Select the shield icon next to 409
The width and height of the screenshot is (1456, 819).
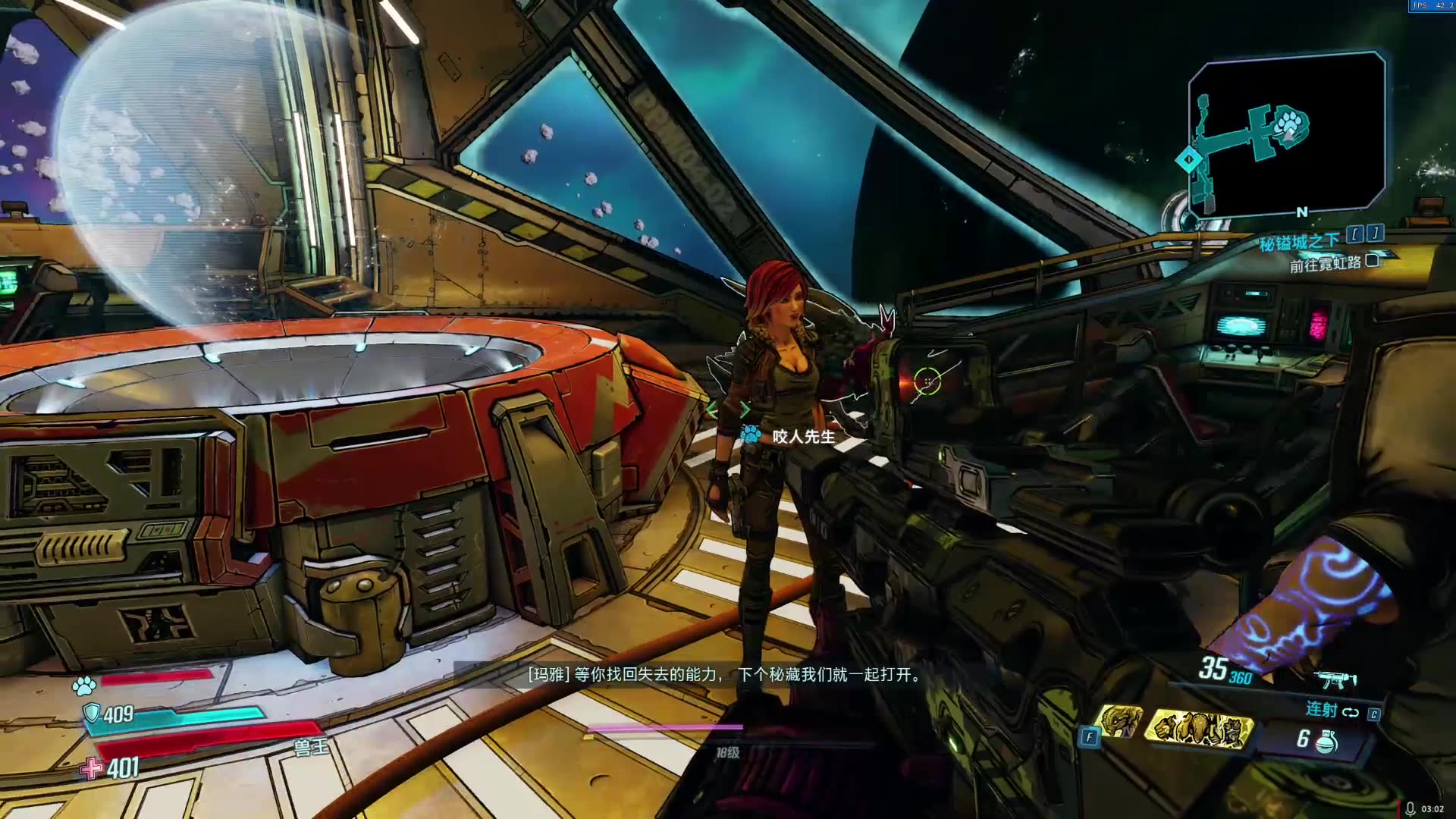pyautogui.click(x=92, y=713)
